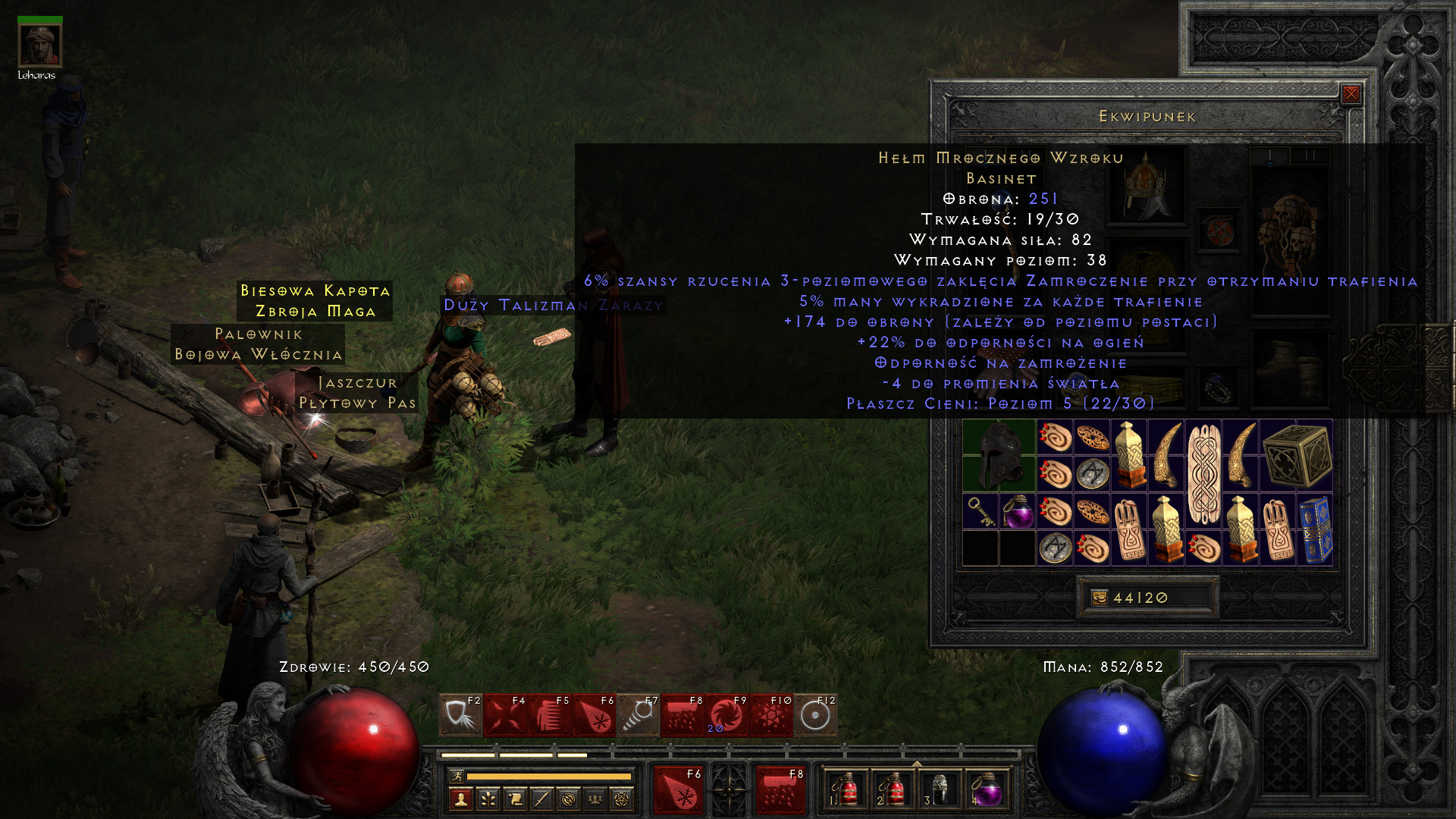This screenshot has width=1456, height=819.
Task: Open the character sheet from mini panel
Action: pyautogui.click(x=461, y=799)
